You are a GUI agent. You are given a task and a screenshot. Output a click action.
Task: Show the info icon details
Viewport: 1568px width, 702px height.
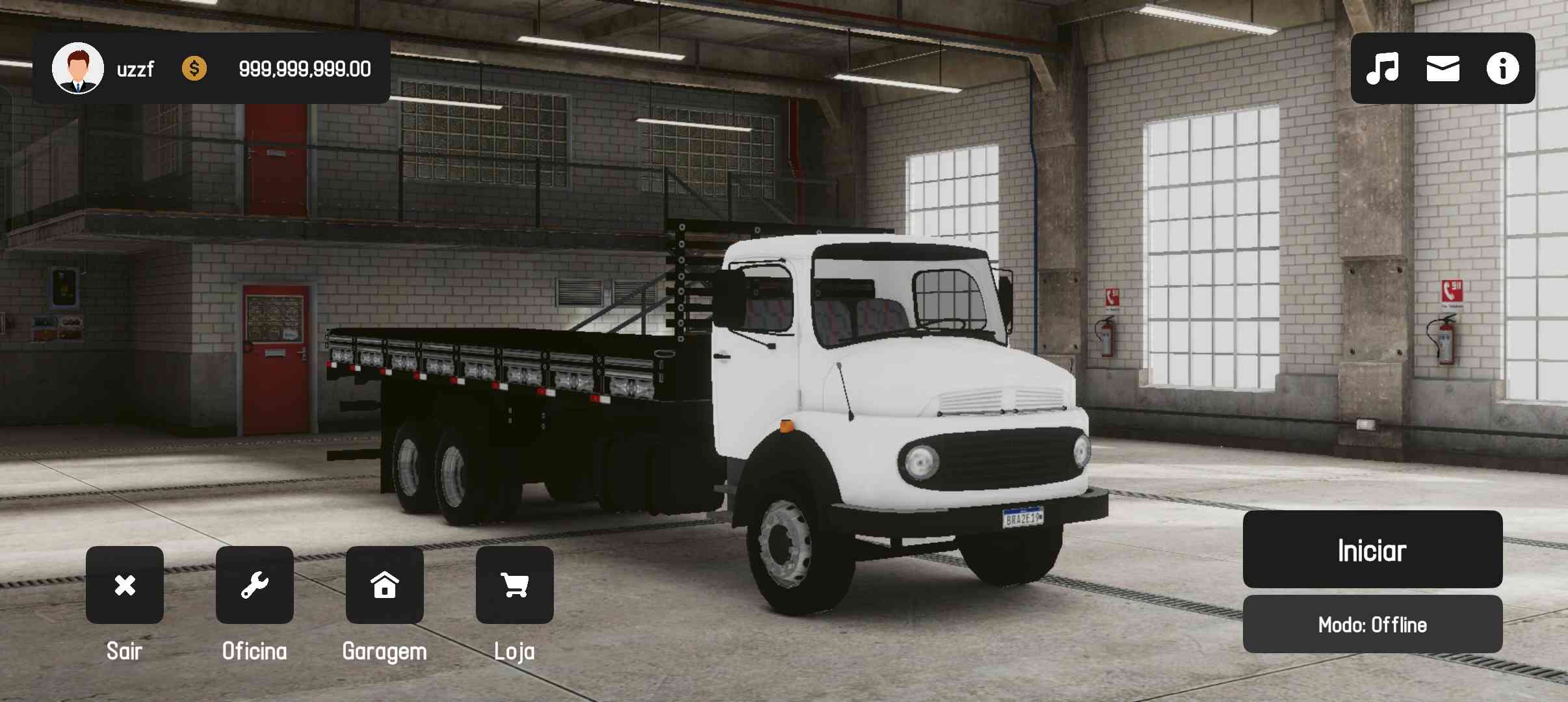(1502, 68)
